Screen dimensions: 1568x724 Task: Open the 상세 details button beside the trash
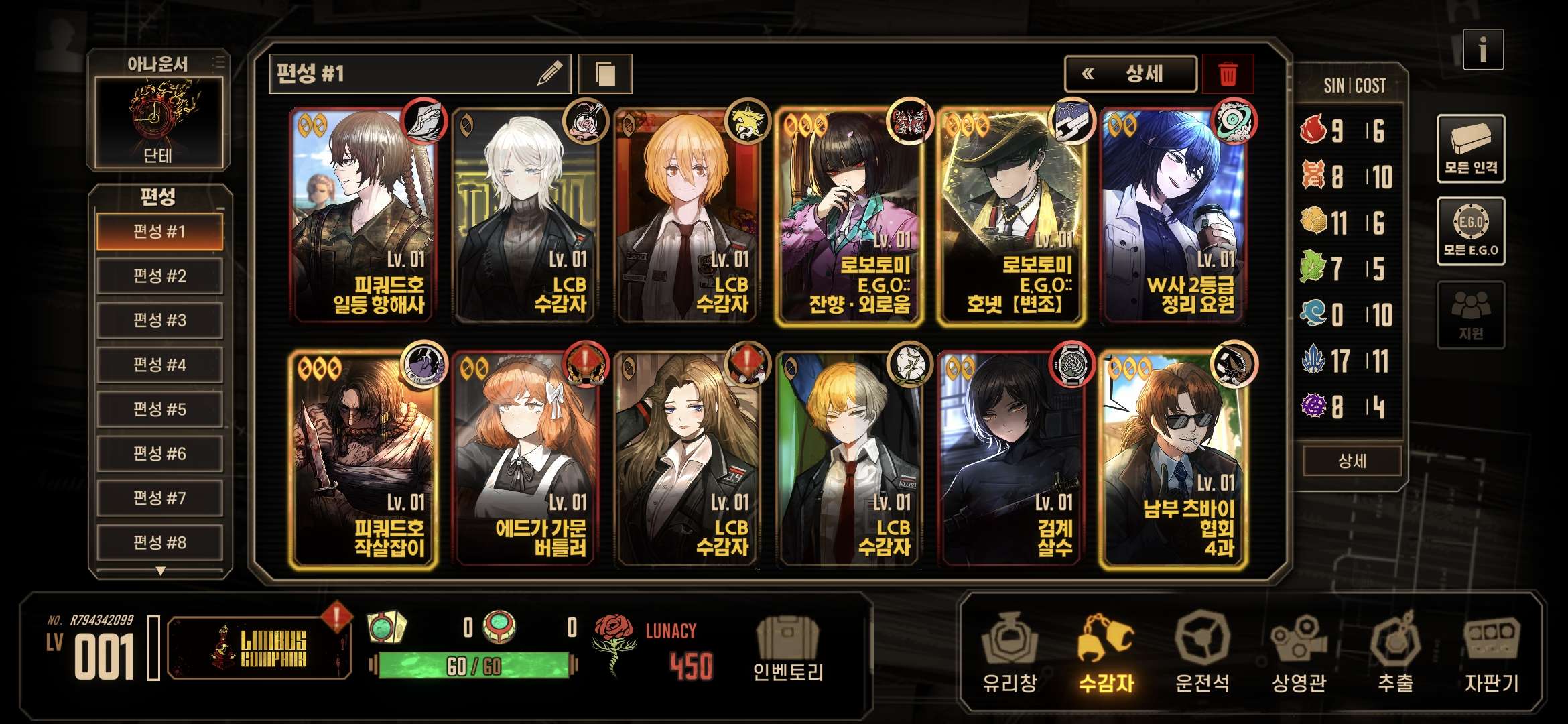(x=1130, y=74)
